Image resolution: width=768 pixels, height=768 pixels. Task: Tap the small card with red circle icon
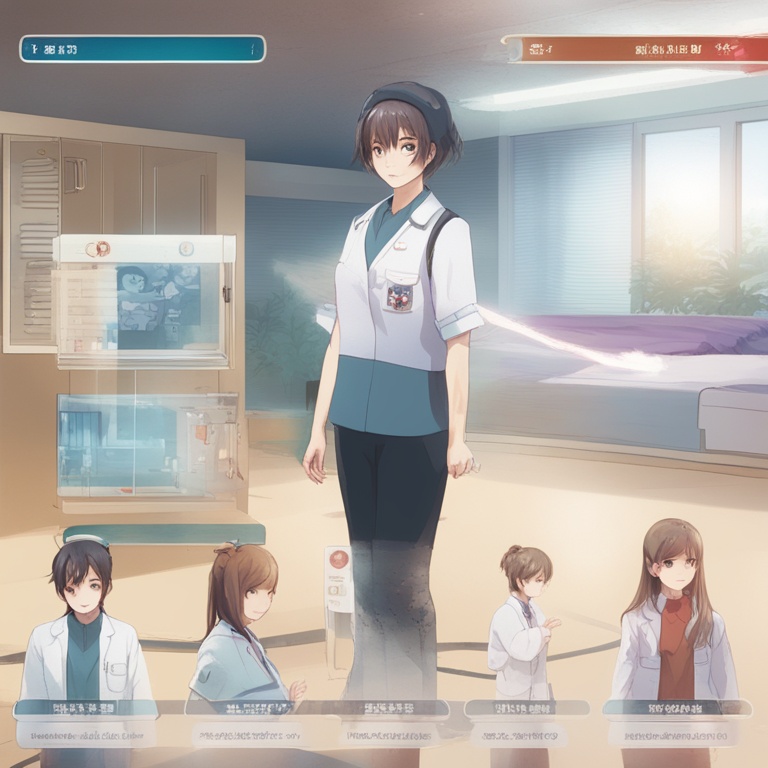pos(339,578)
